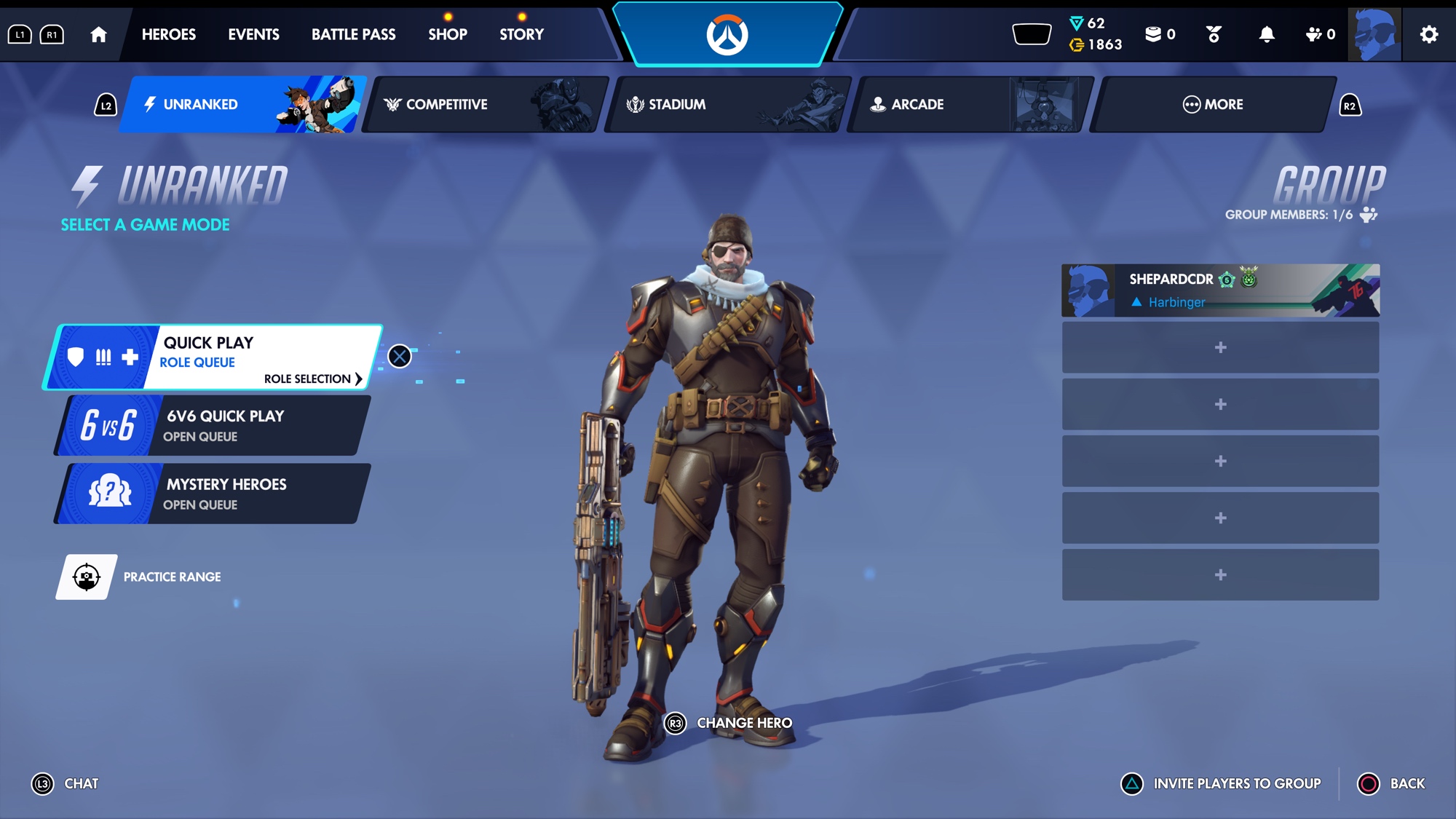Screen dimensions: 1456x819
Task: Select the Stadium mode tab
Action: tap(727, 104)
